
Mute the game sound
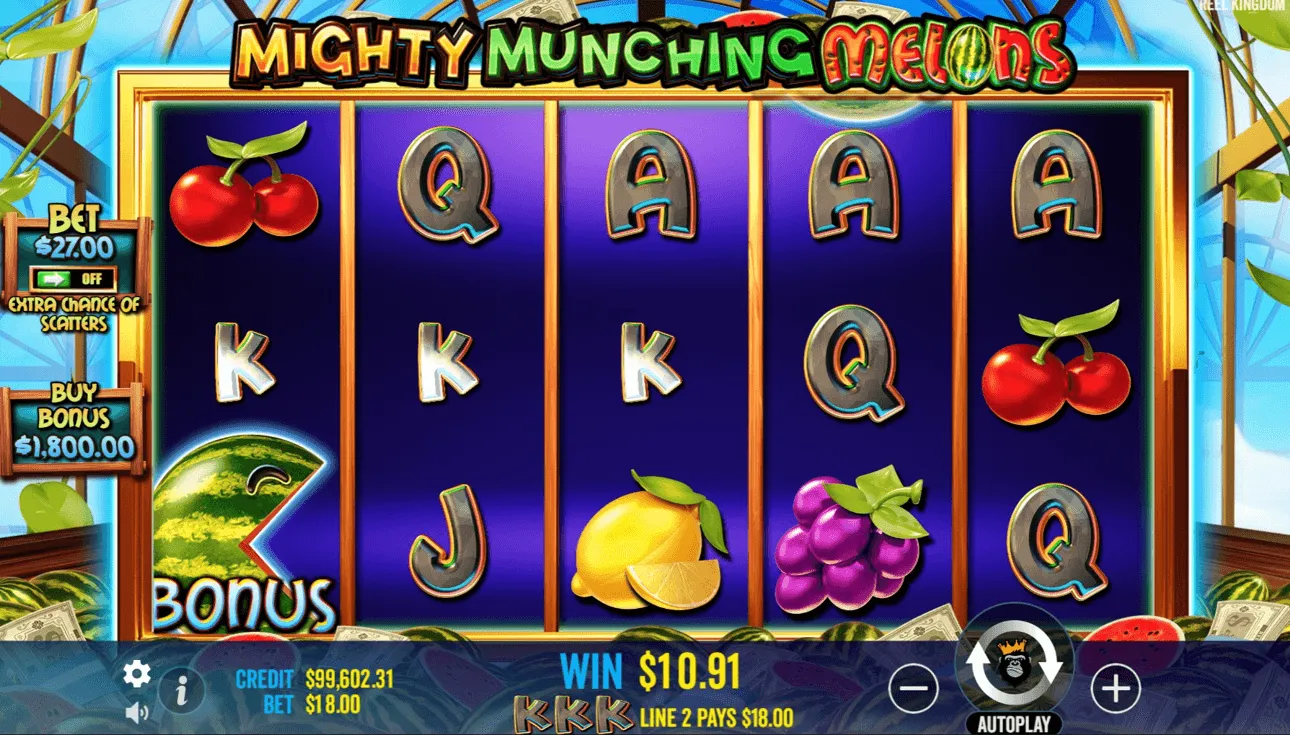138,712
